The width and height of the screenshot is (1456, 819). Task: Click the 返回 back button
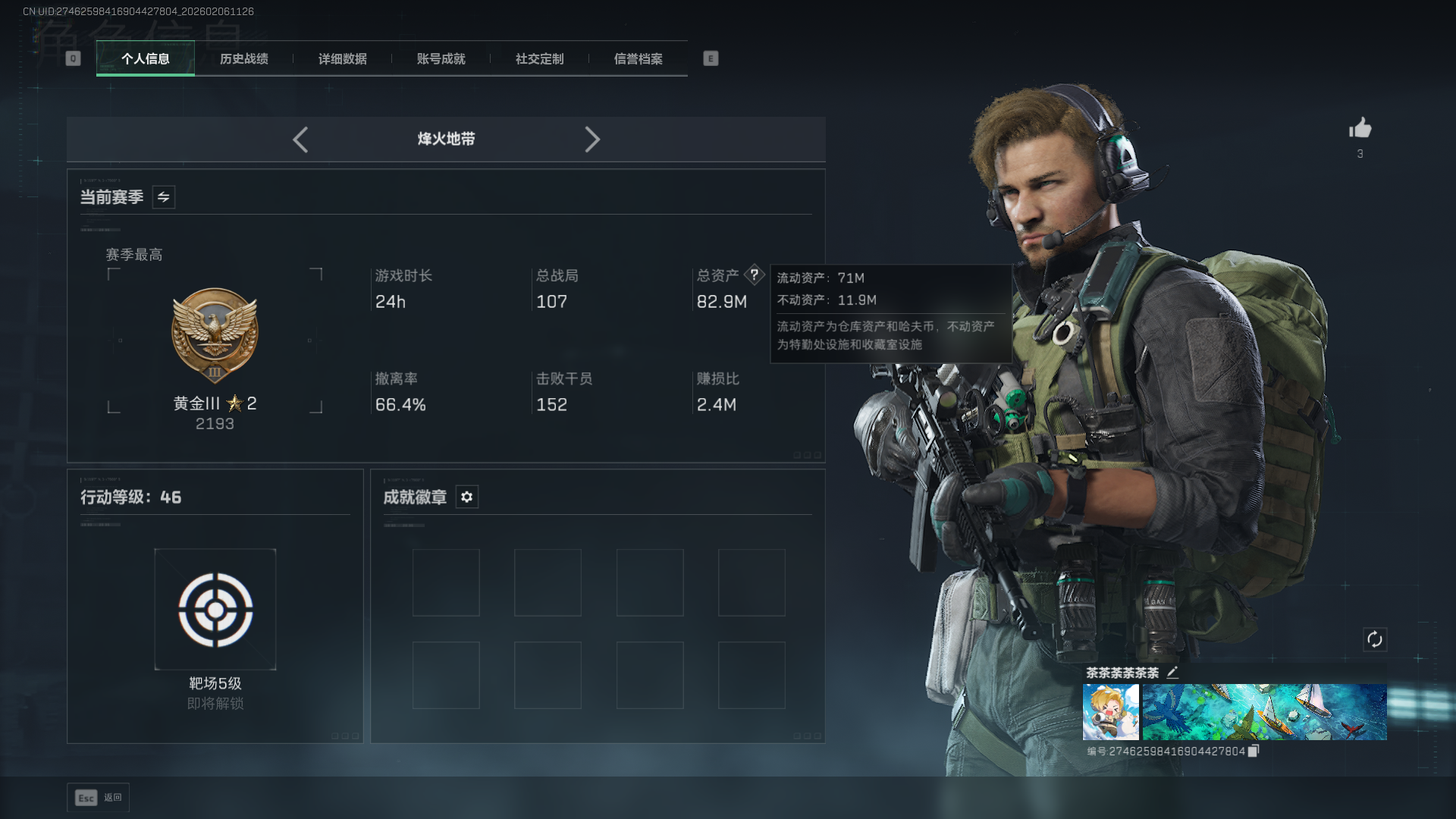point(99,798)
